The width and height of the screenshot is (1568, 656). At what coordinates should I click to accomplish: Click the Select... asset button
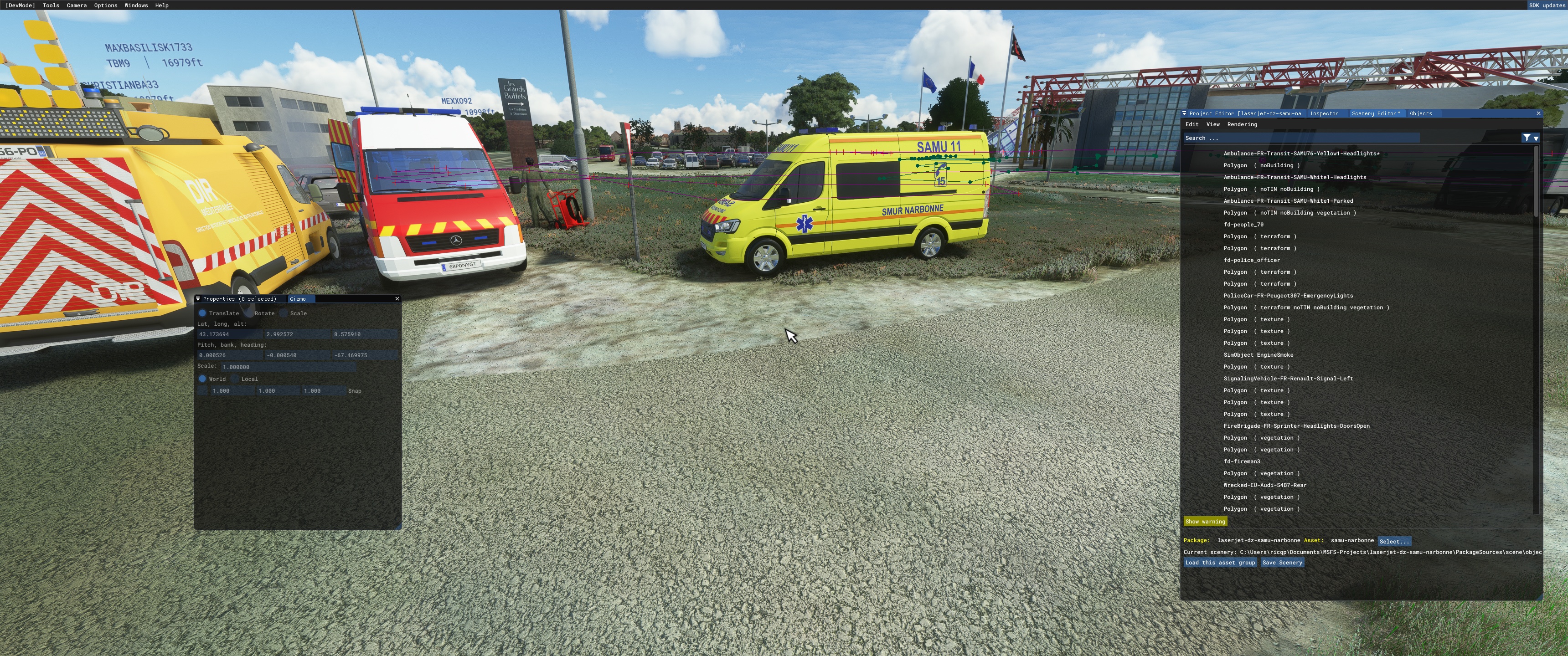pyautogui.click(x=1394, y=542)
